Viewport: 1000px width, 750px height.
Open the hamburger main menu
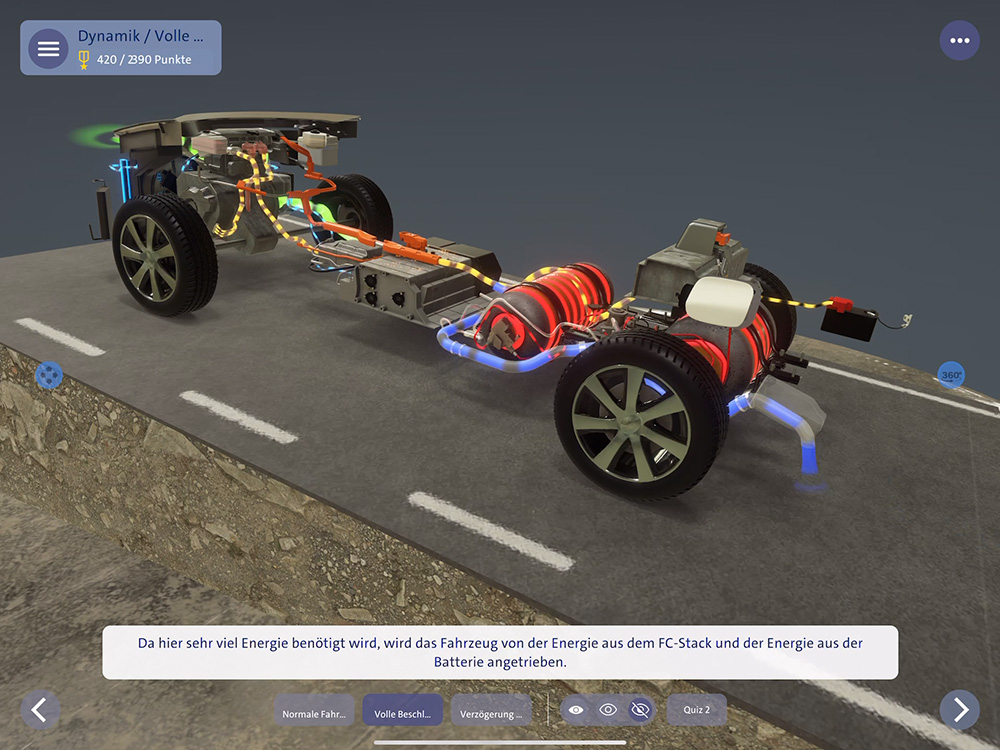click(48, 49)
